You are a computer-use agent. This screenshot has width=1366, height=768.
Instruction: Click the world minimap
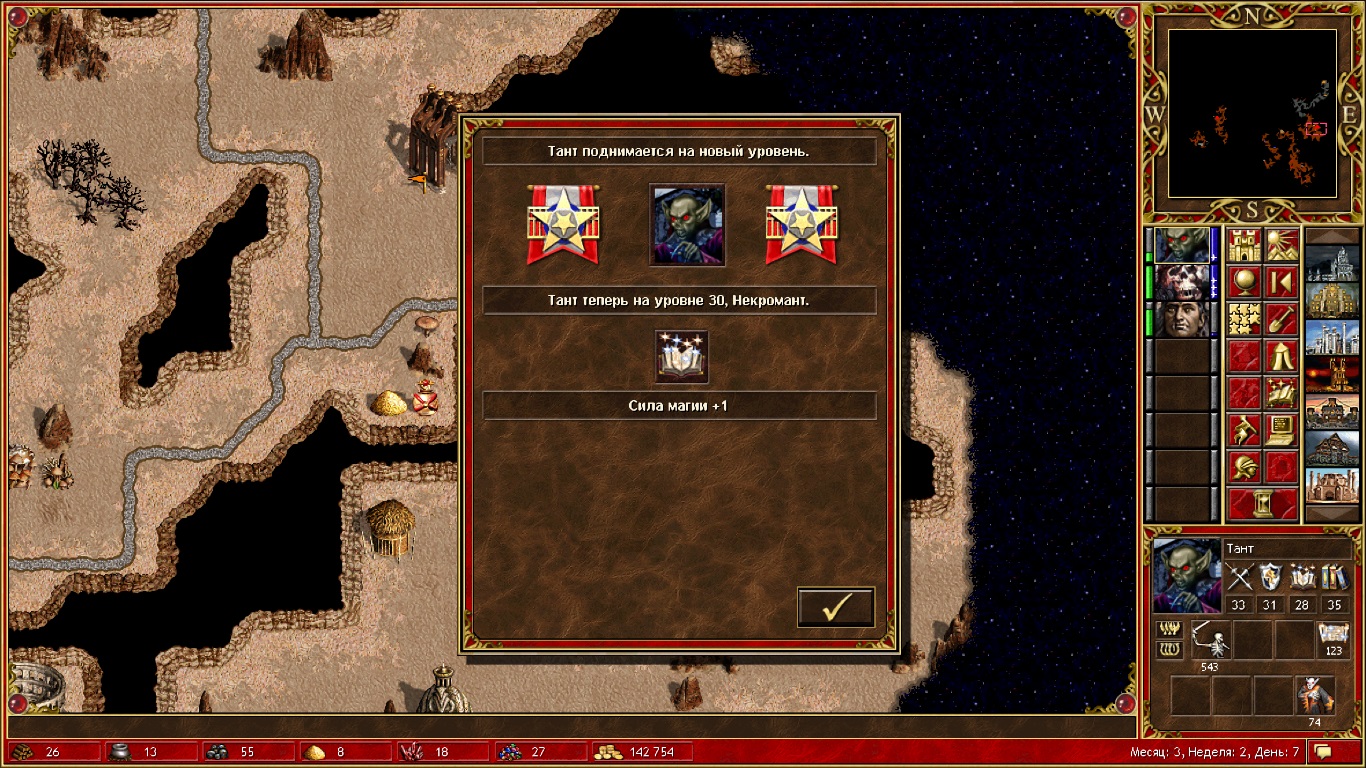click(1252, 113)
